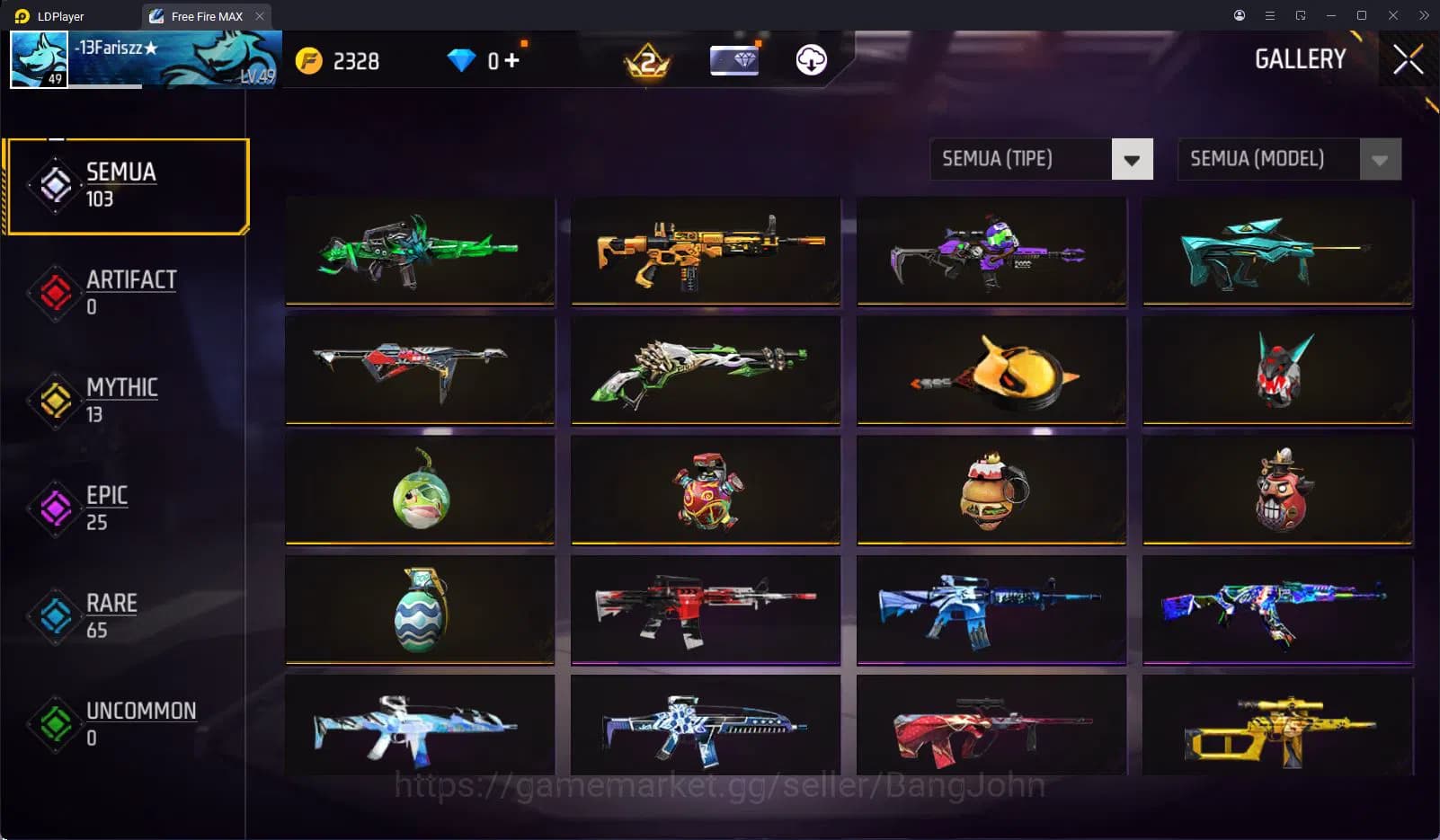Open the SEMUA (MODEL) dropdown
1440x840 pixels.
pyautogui.click(x=1267, y=159)
